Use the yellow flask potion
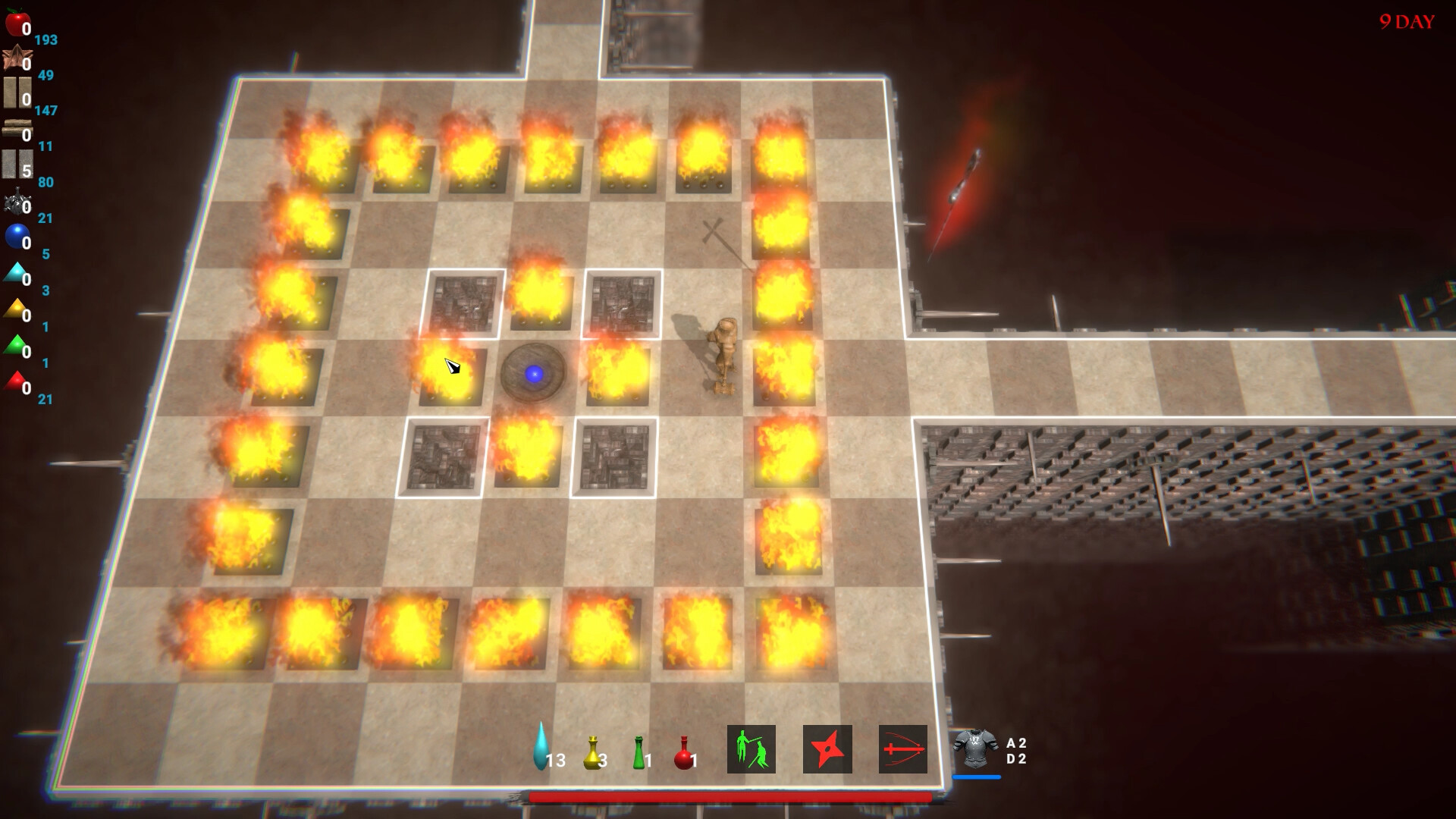This screenshot has width=1456, height=819. pyautogui.click(x=592, y=752)
